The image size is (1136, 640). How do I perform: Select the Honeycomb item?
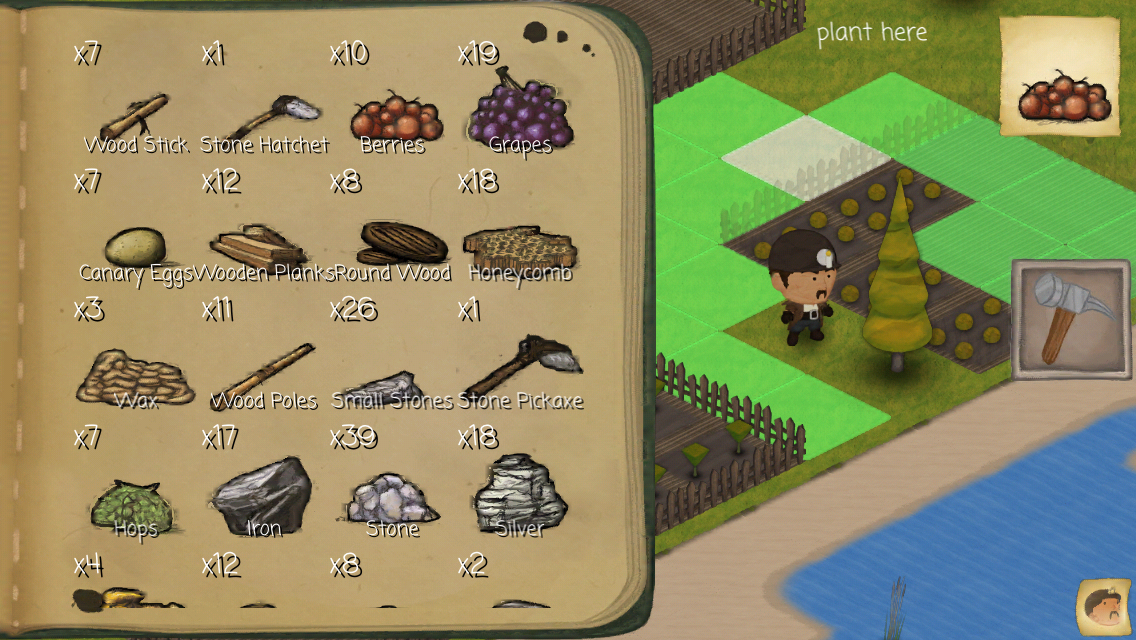point(518,247)
